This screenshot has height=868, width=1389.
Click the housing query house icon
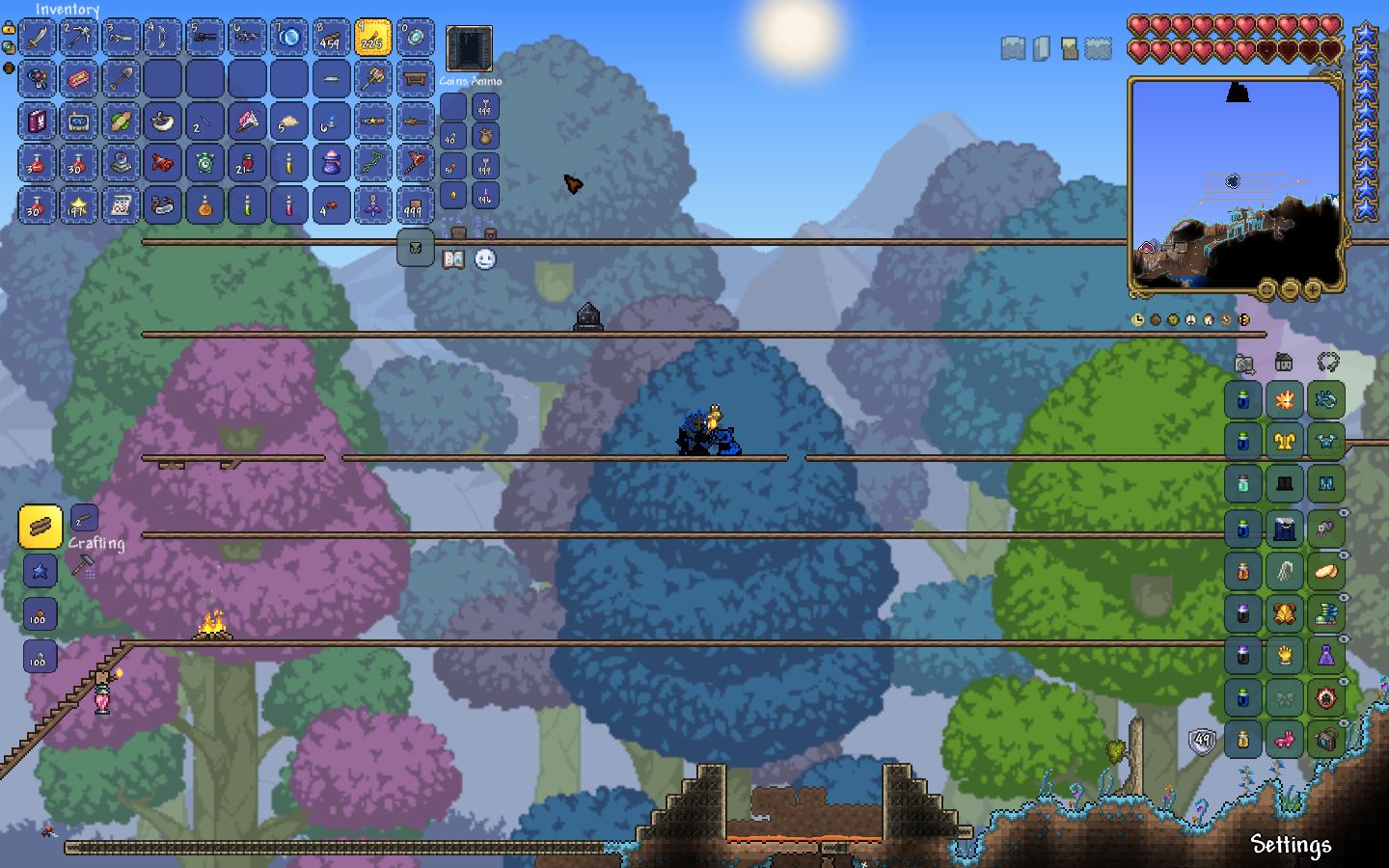point(1283,365)
